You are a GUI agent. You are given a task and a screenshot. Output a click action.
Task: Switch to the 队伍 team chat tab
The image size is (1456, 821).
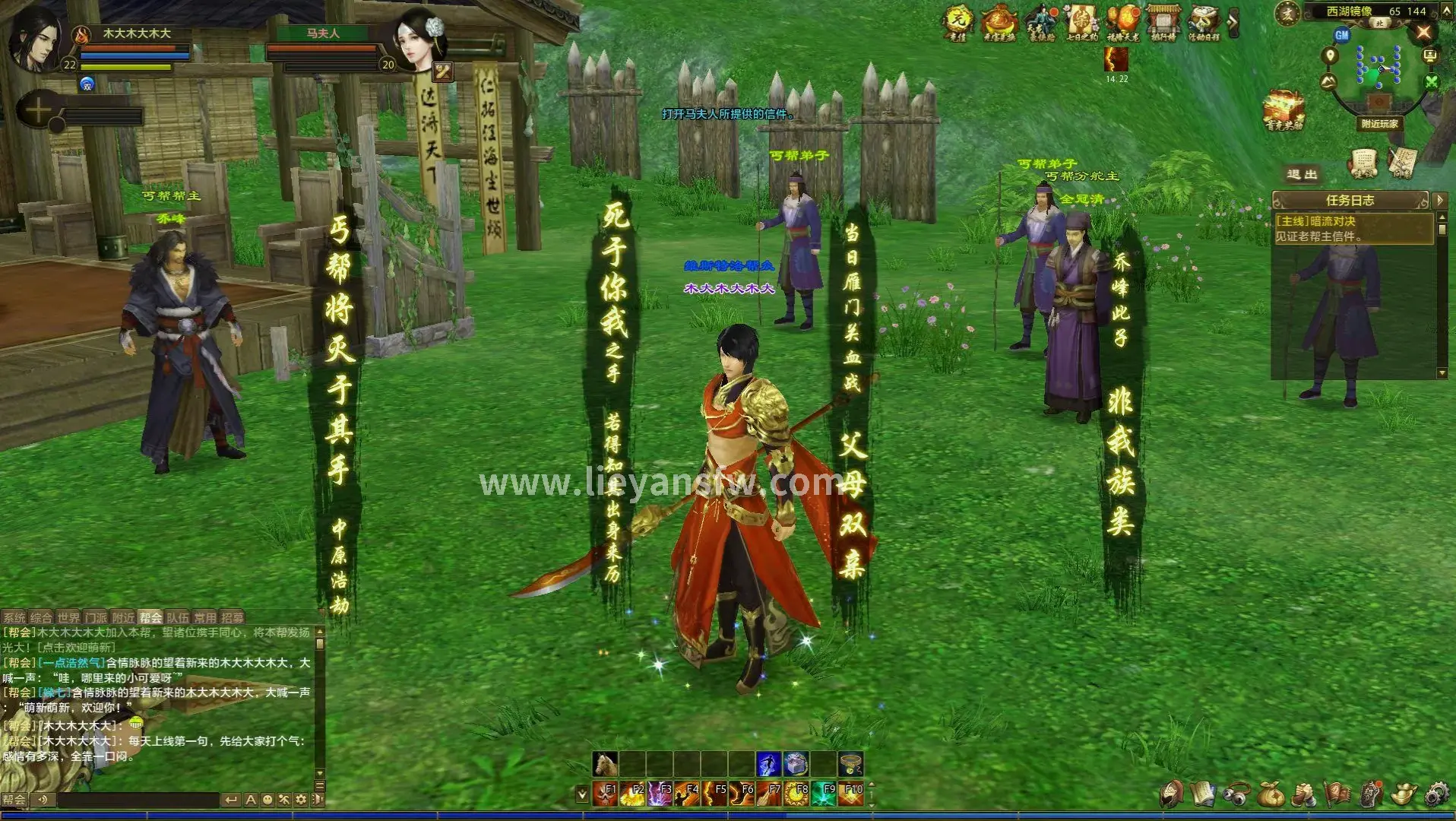pos(178,618)
